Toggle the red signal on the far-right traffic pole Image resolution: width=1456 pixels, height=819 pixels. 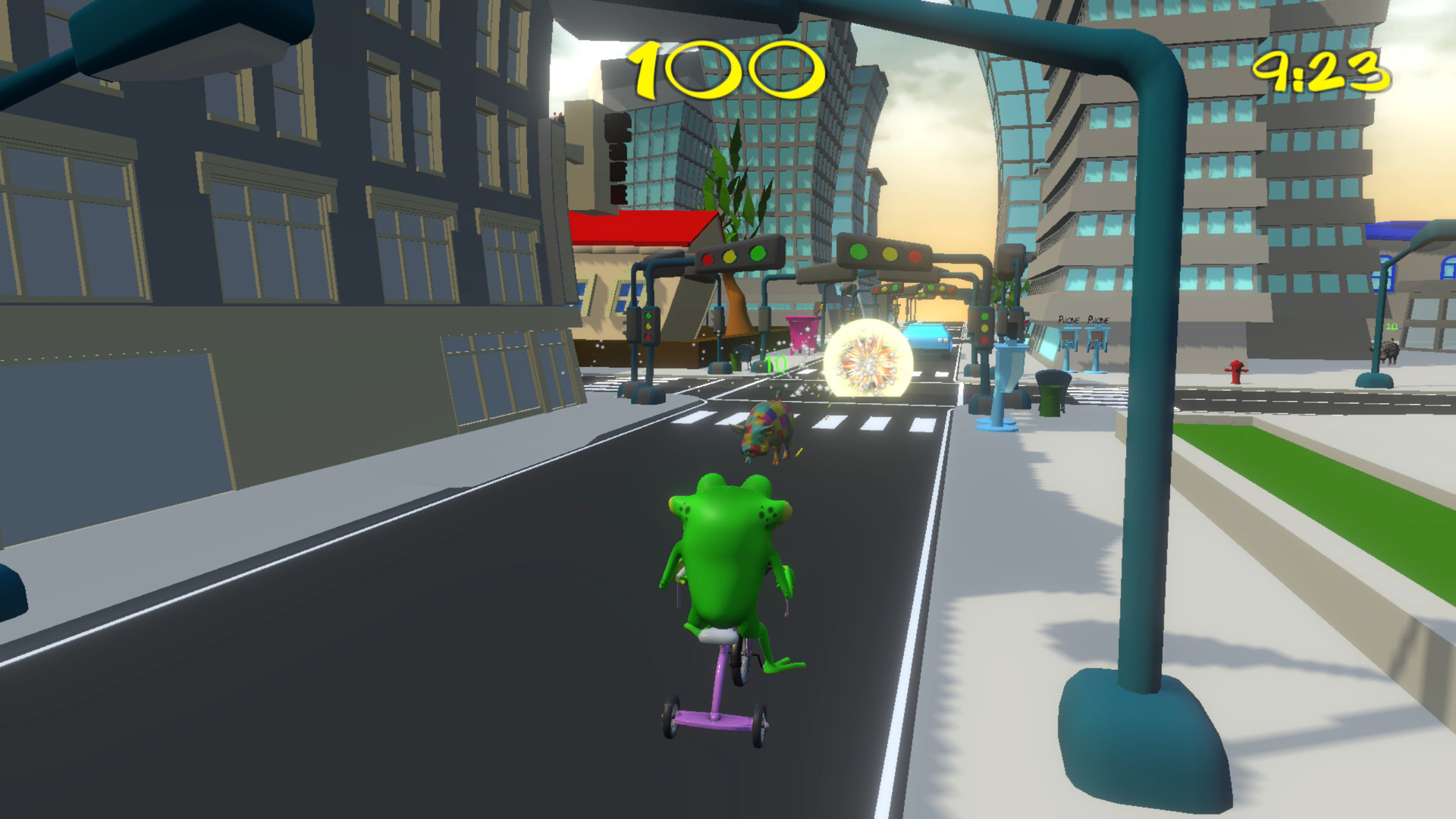(x=985, y=340)
